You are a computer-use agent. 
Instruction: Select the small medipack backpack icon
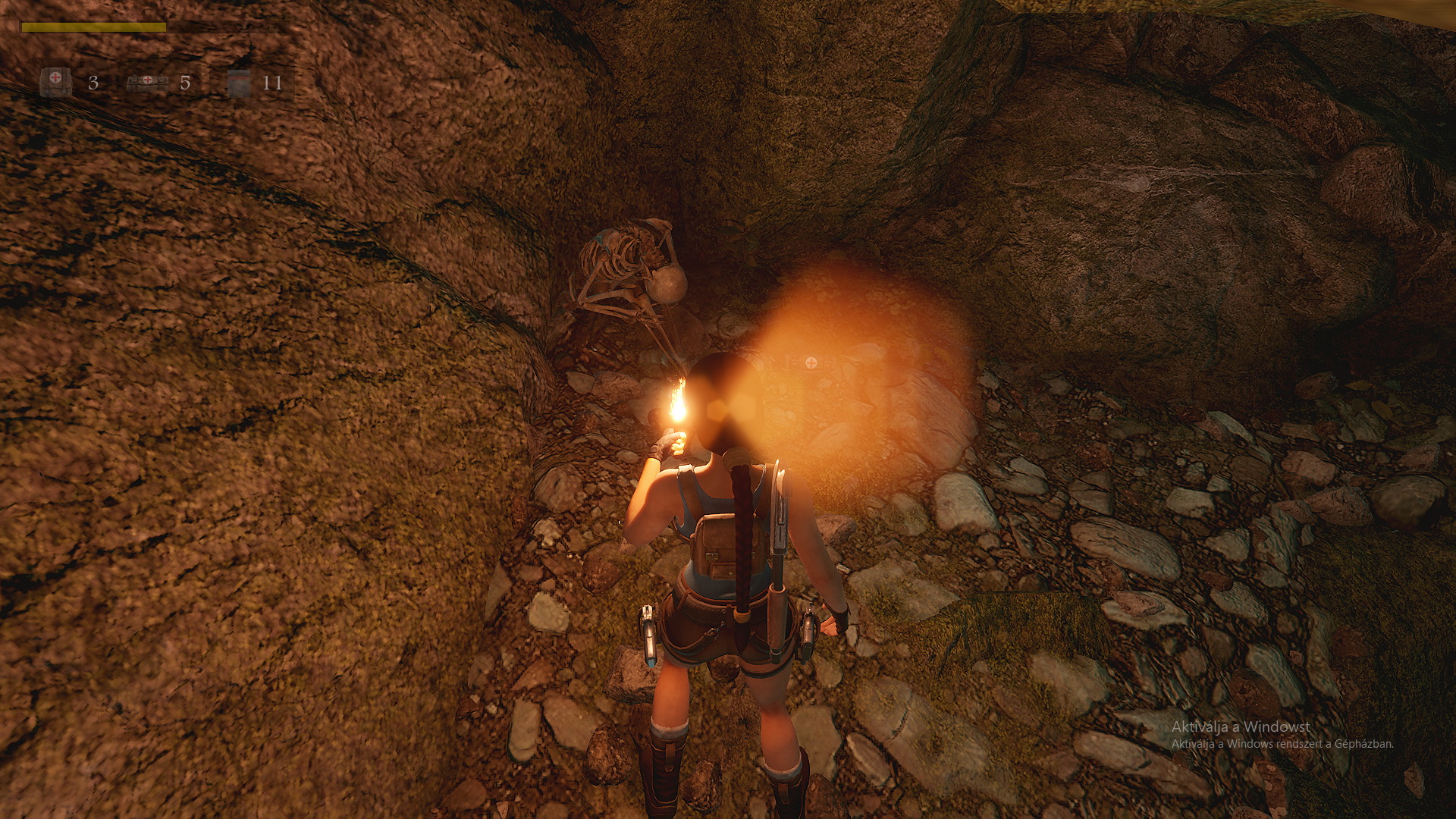55,81
